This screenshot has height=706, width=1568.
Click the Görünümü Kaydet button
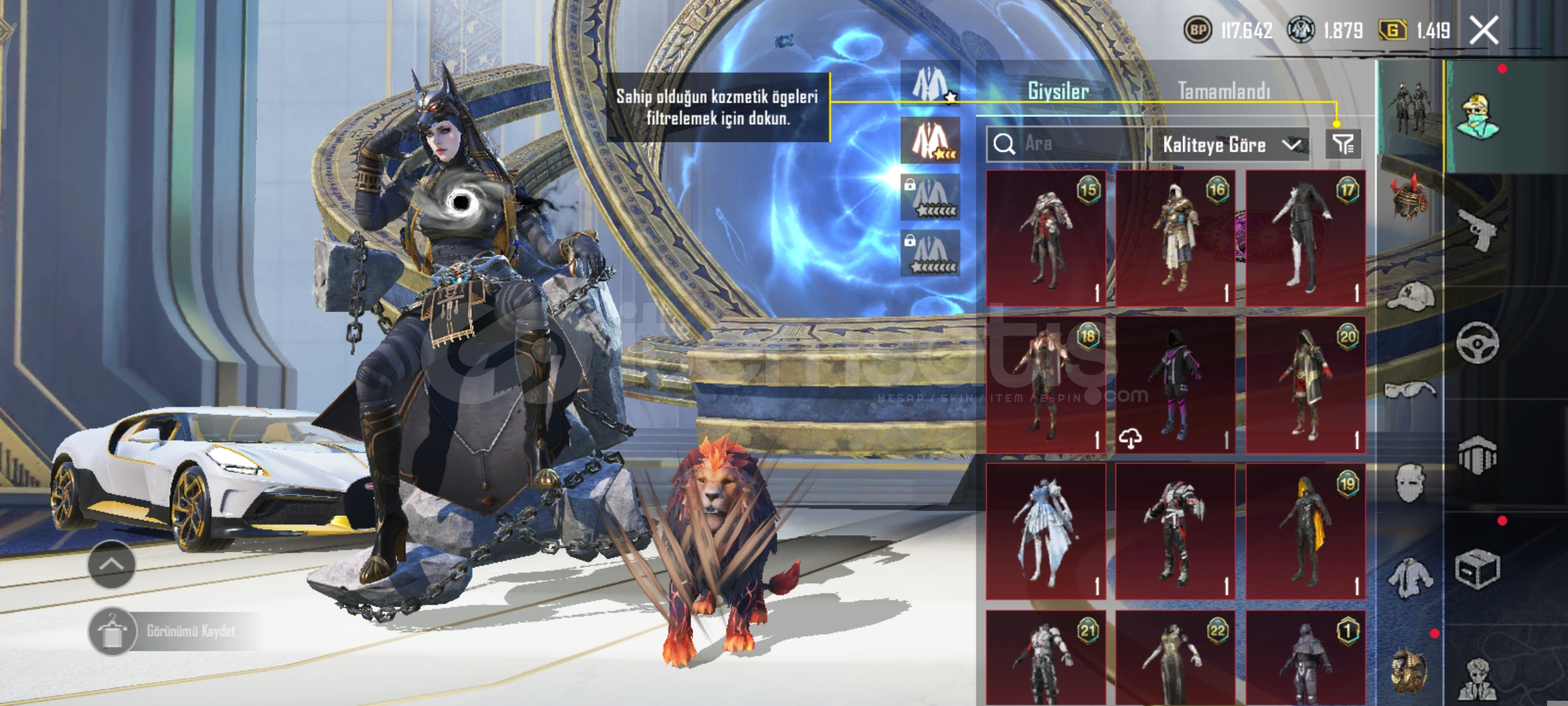(x=173, y=631)
